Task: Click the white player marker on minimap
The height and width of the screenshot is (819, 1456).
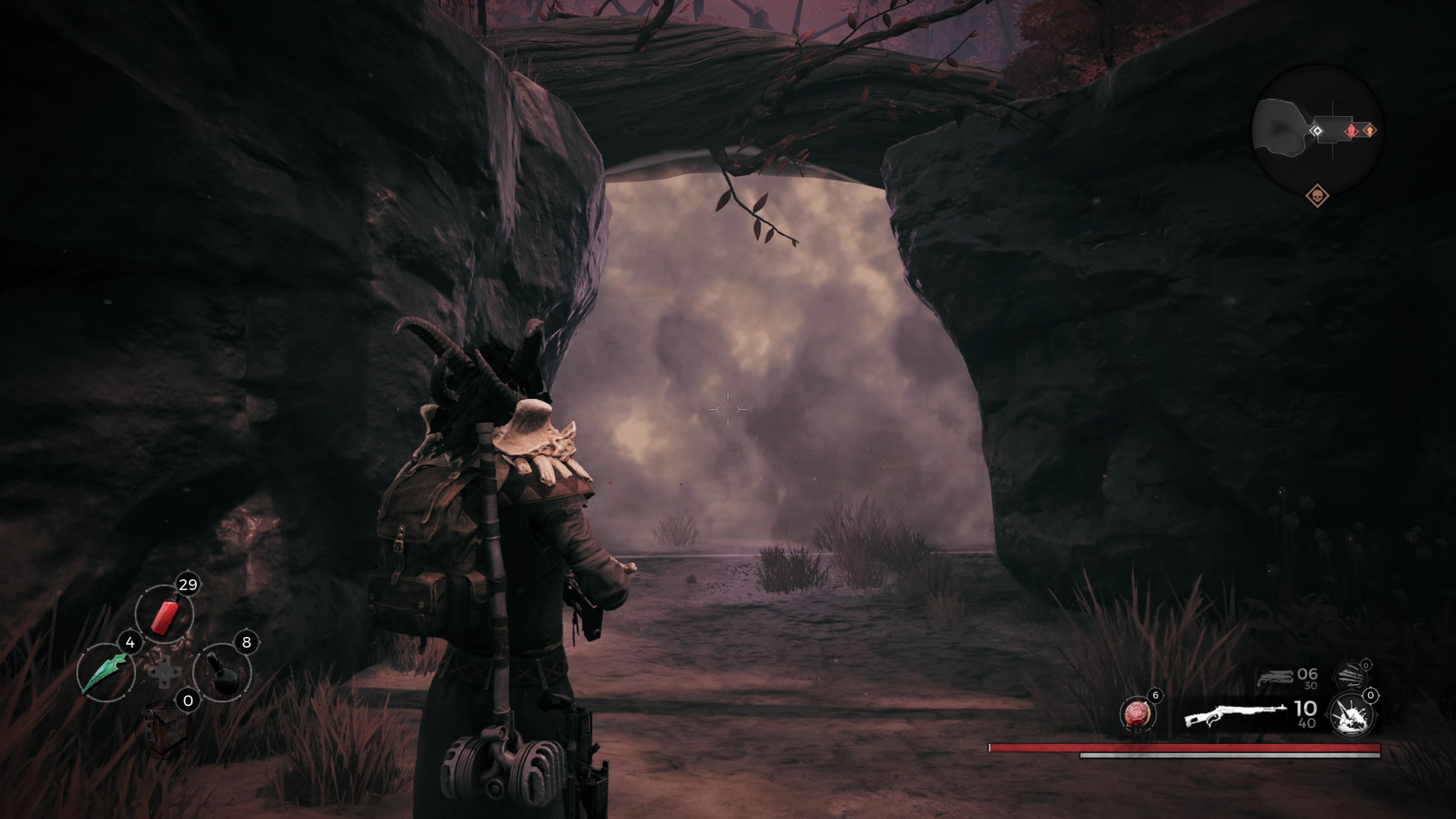Action: [1316, 131]
